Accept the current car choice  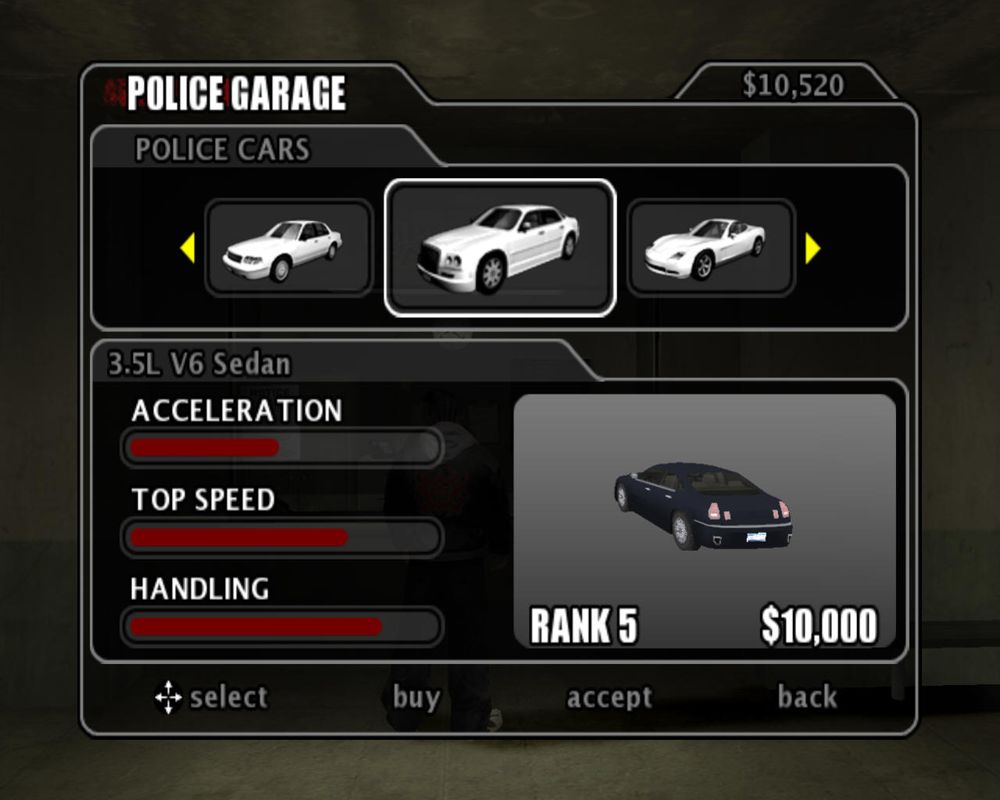(609, 697)
